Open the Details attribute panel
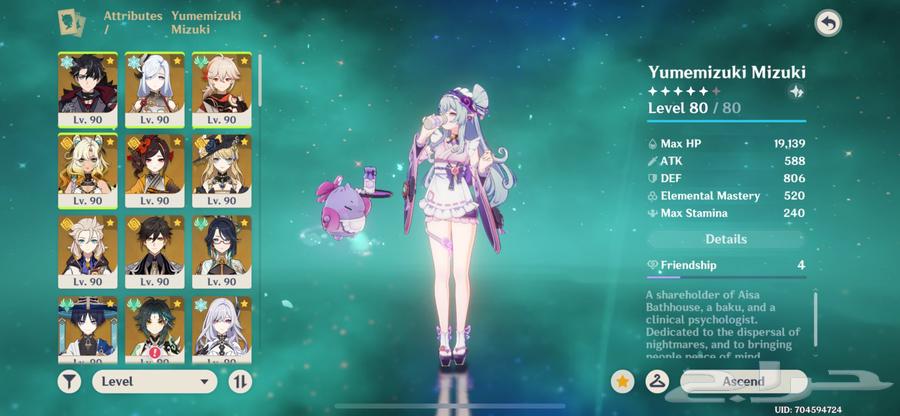 [x=726, y=240]
